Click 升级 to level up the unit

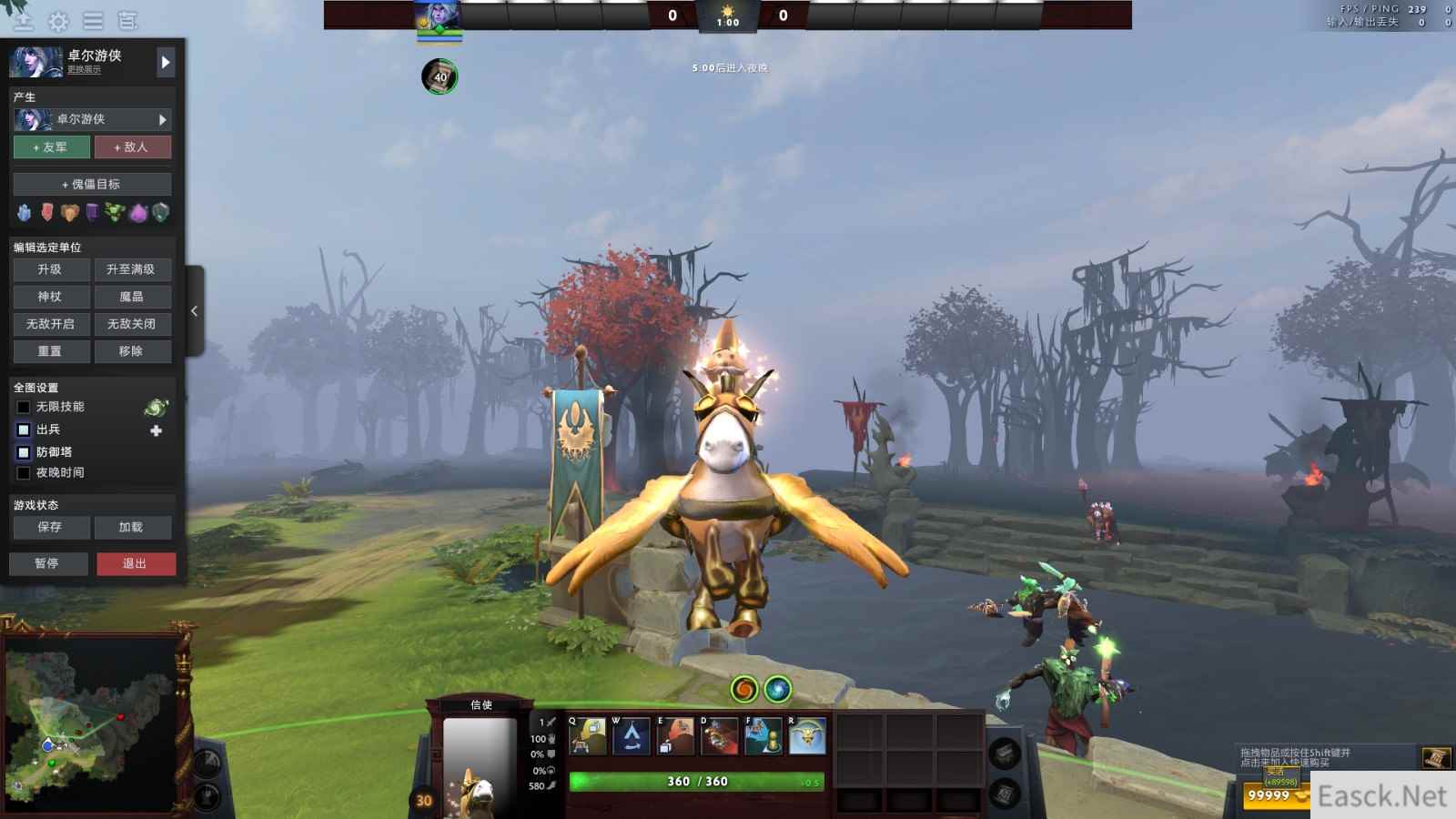[51, 269]
